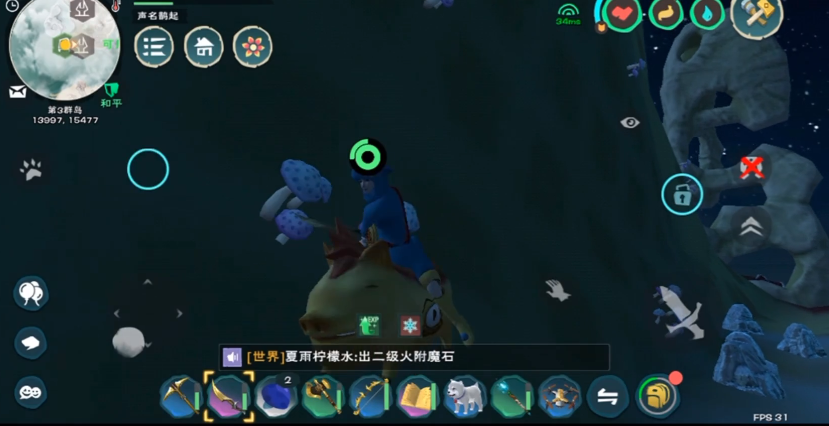Tap the double chevron up button

click(x=751, y=228)
